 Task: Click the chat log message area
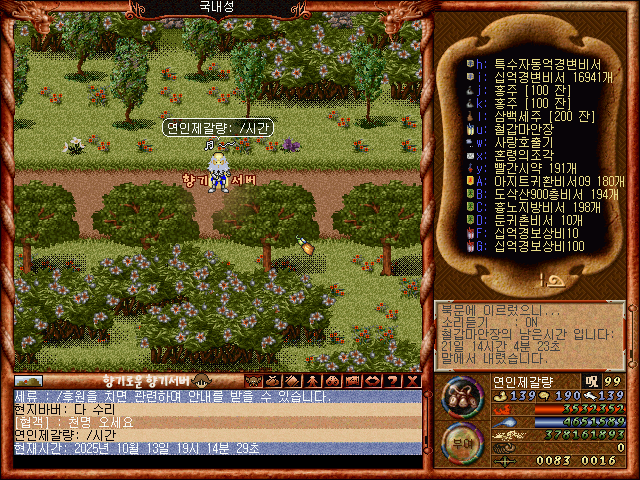click(217, 422)
